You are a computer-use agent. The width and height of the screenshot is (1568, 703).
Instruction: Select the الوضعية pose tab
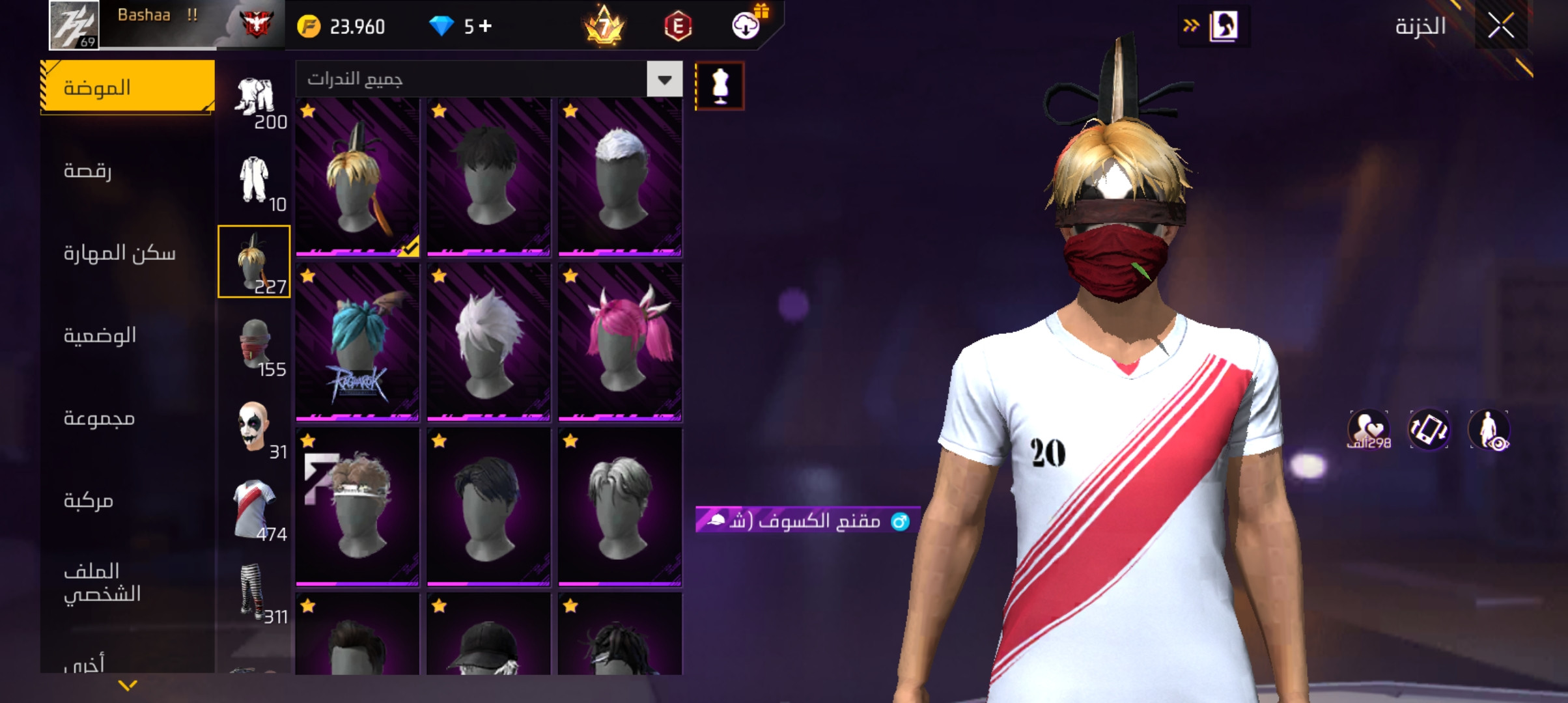100,335
